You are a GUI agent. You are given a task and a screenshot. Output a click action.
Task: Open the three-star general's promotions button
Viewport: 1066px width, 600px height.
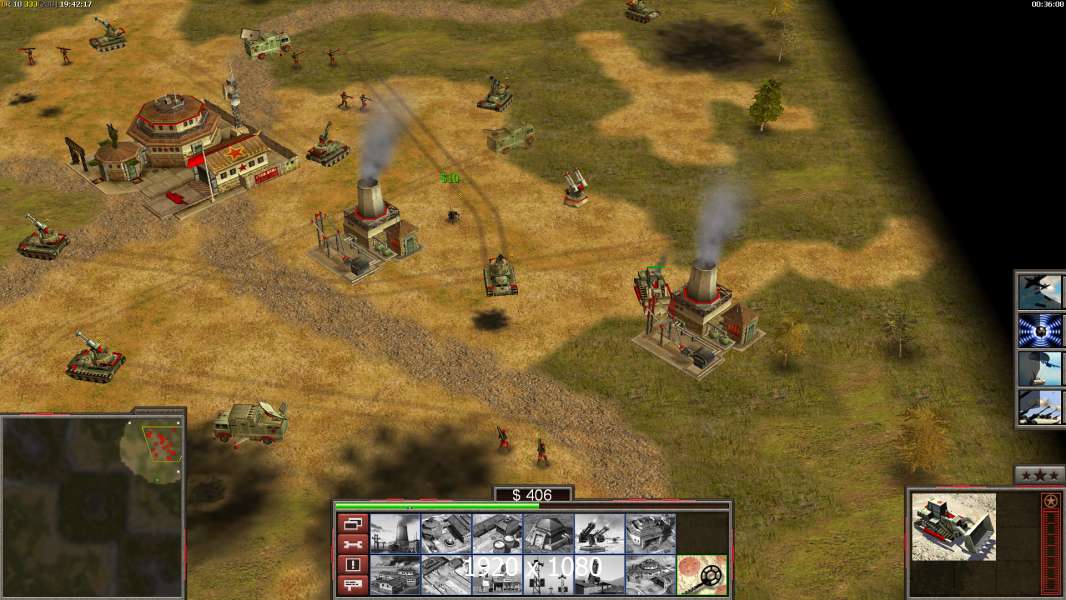(1039, 474)
